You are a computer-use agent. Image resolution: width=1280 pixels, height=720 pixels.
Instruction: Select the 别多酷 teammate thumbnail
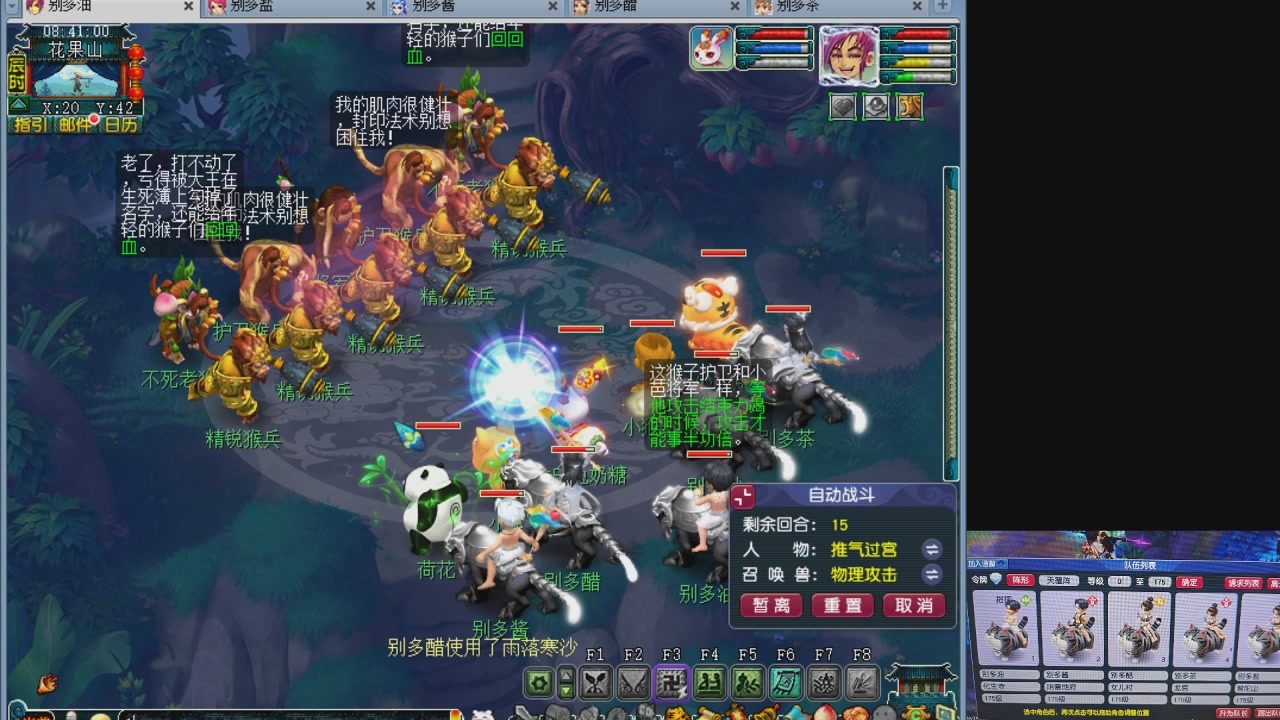pos(1138,628)
